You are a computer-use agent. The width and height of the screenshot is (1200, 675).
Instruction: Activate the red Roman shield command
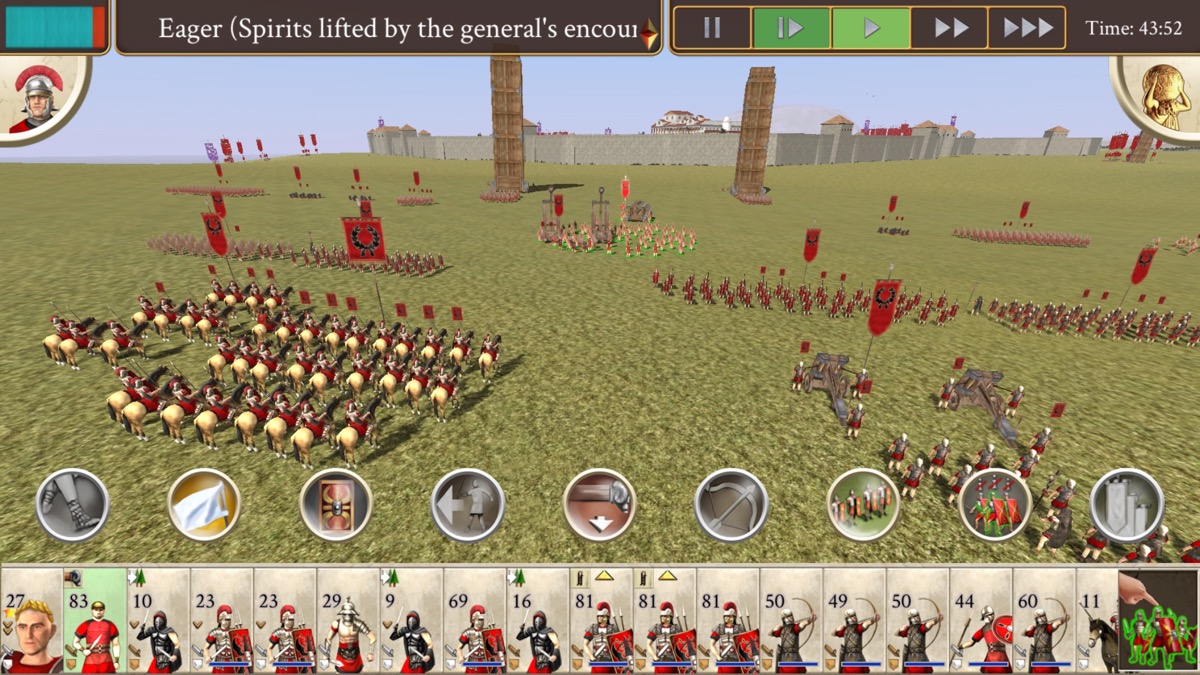336,505
